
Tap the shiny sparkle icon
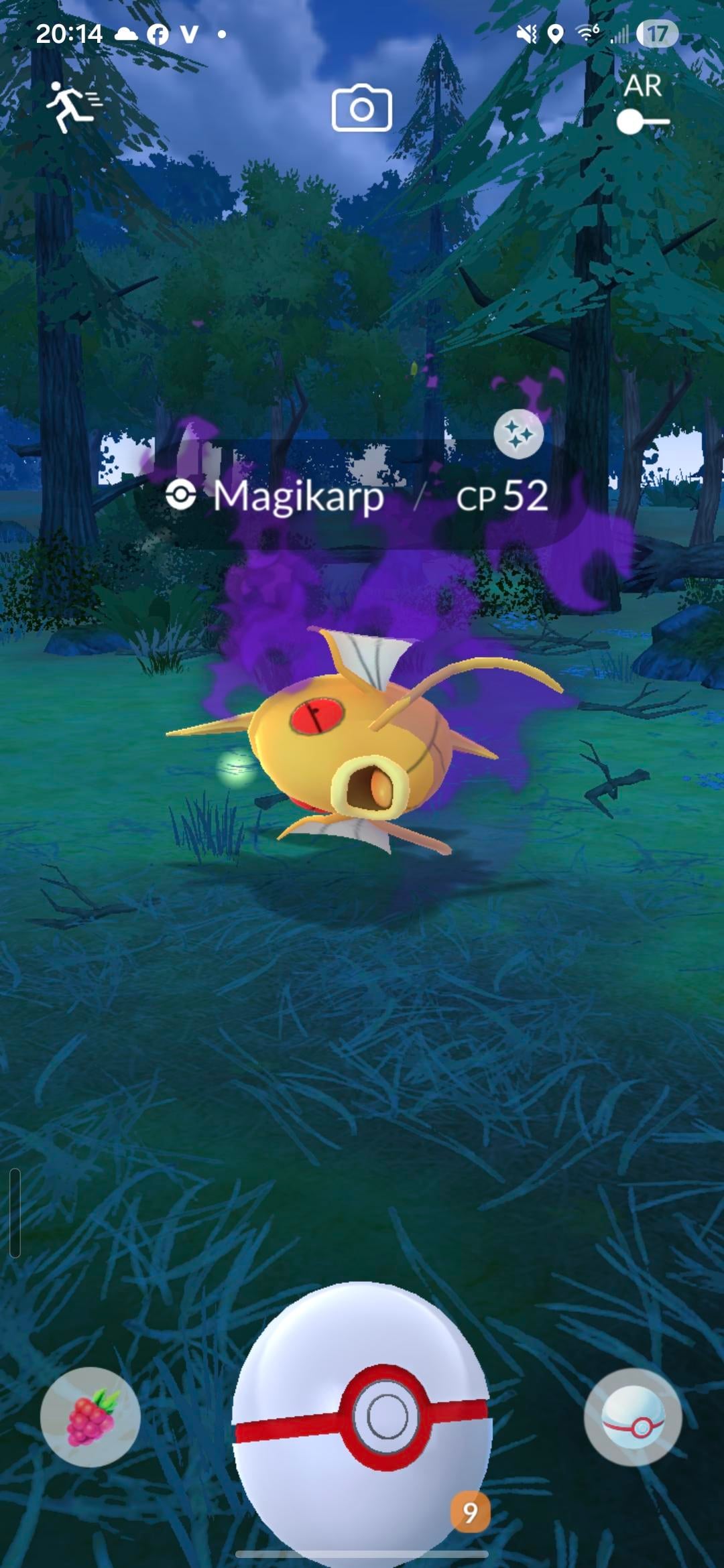click(x=518, y=435)
